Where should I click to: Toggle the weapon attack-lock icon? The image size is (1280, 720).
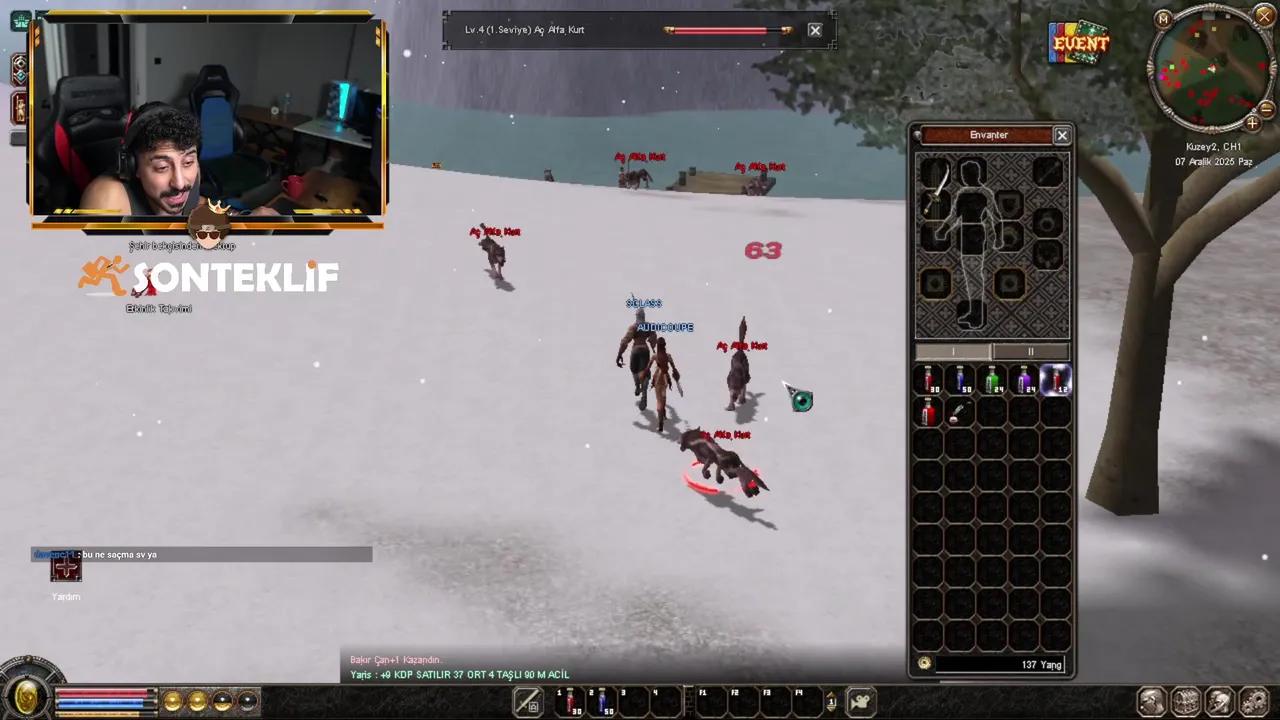(x=528, y=700)
